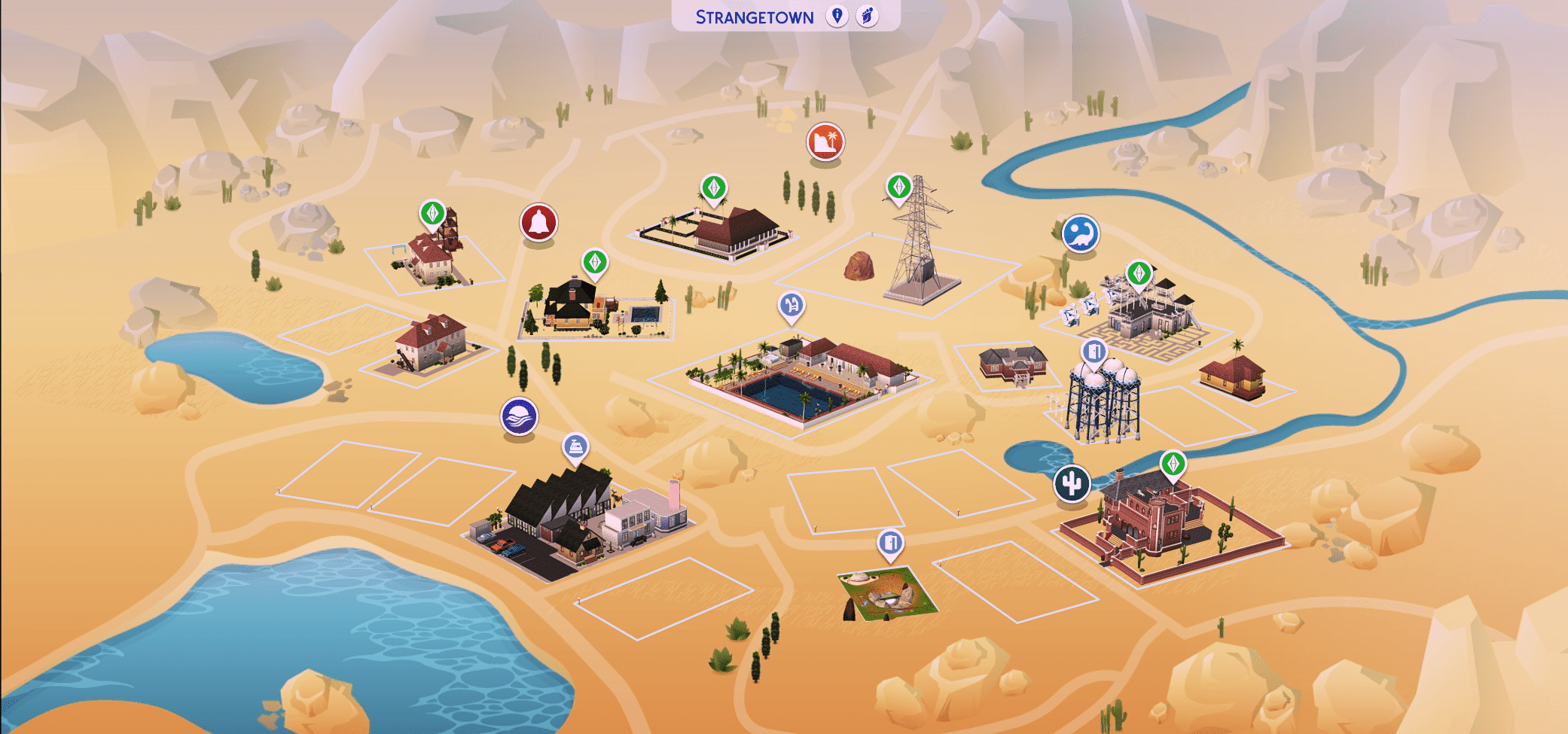Open the Strangetown world info pin button
This screenshot has width=1568, height=734.
pos(837,16)
